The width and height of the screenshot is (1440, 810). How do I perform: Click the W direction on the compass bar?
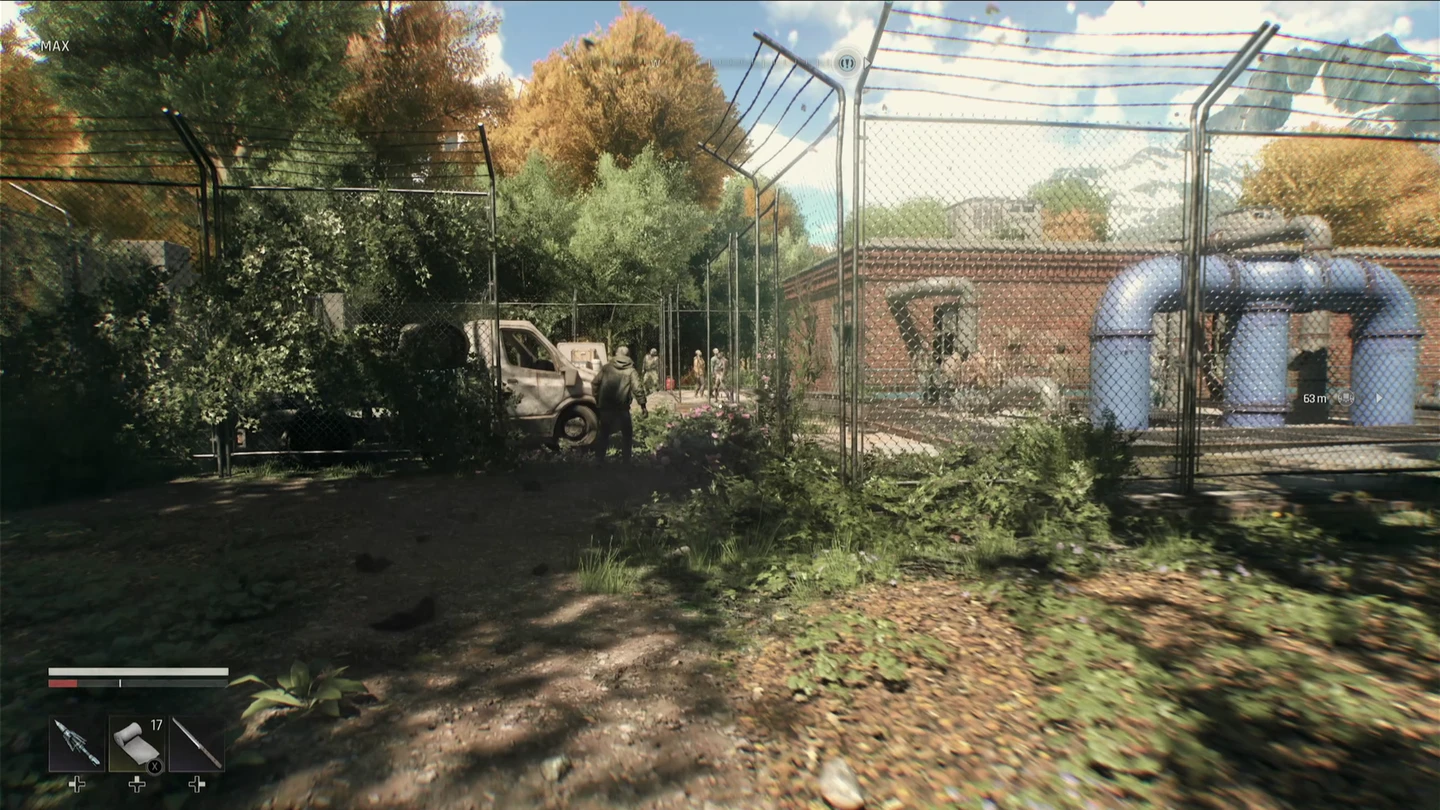(655, 63)
